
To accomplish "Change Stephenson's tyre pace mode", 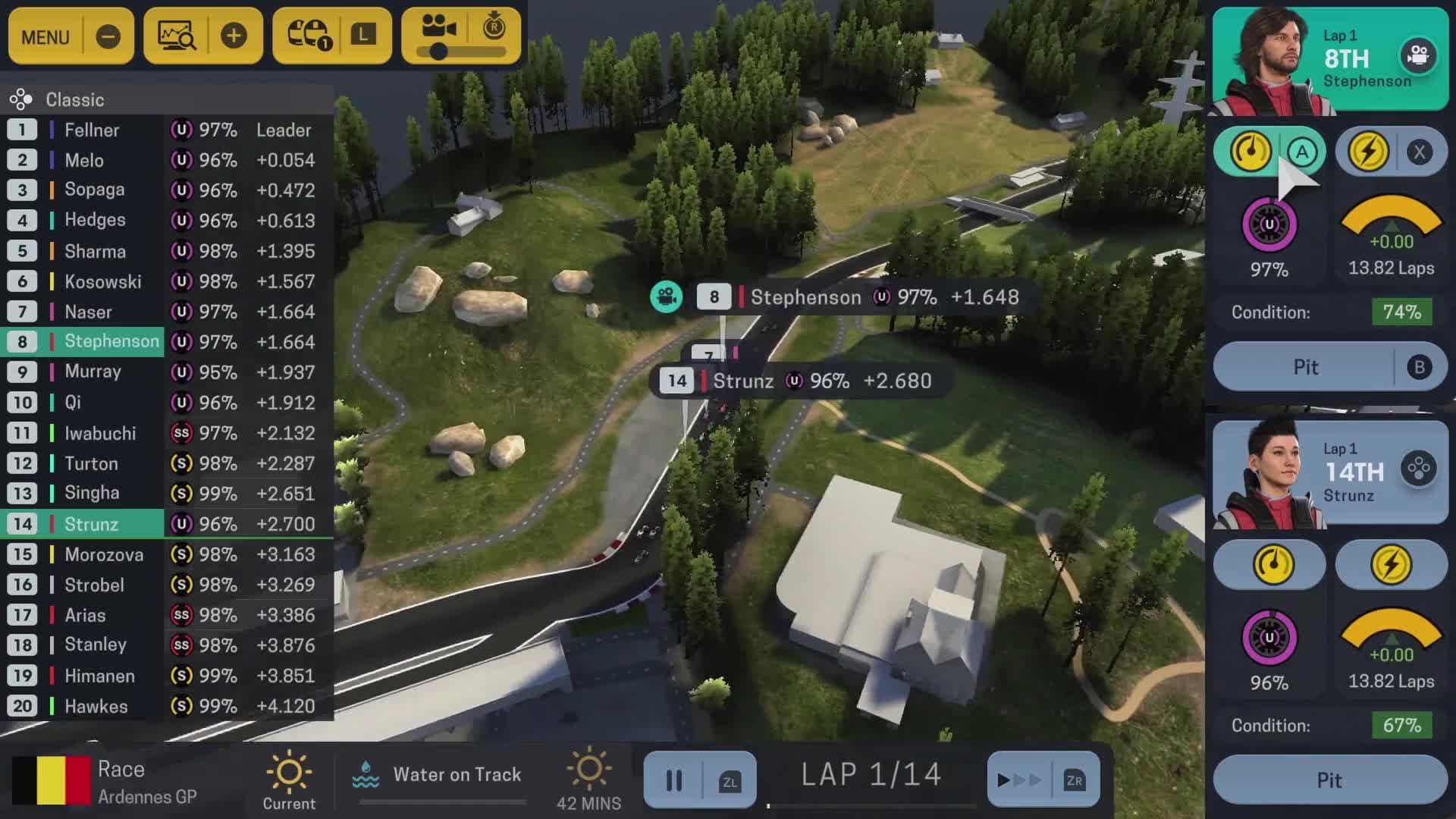I will click(x=1250, y=152).
